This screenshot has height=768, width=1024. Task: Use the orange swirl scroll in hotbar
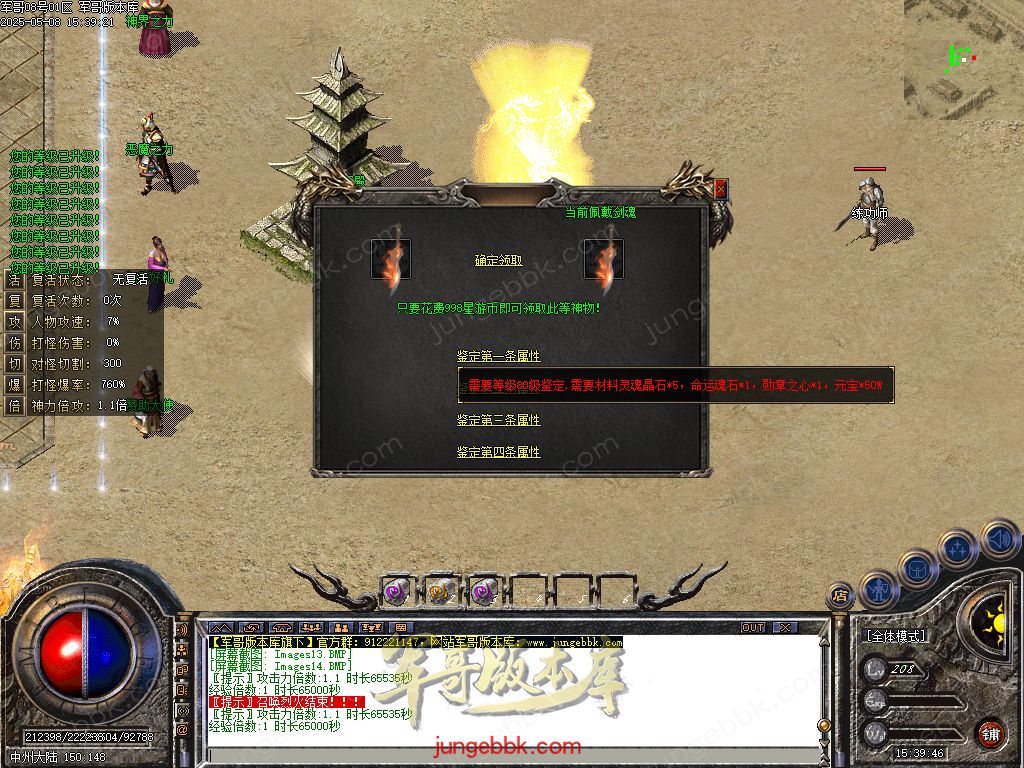pyautogui.click(x=439, y=592)
